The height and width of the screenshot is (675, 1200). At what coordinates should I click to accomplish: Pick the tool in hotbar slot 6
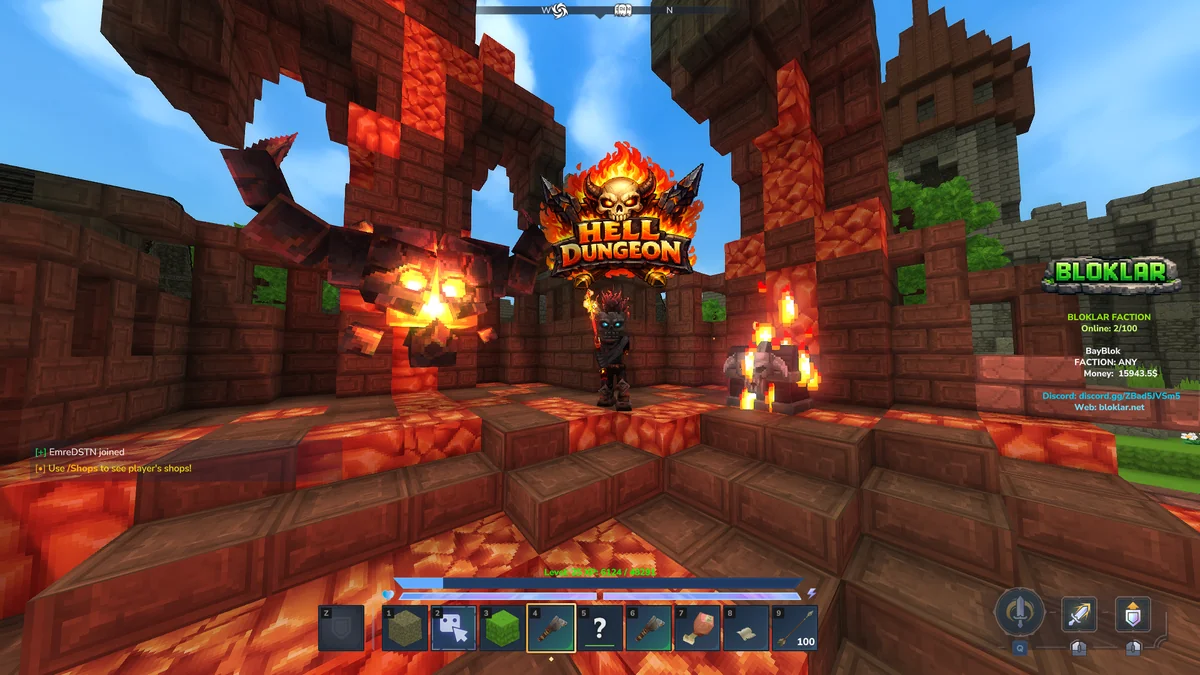point(649,628)
